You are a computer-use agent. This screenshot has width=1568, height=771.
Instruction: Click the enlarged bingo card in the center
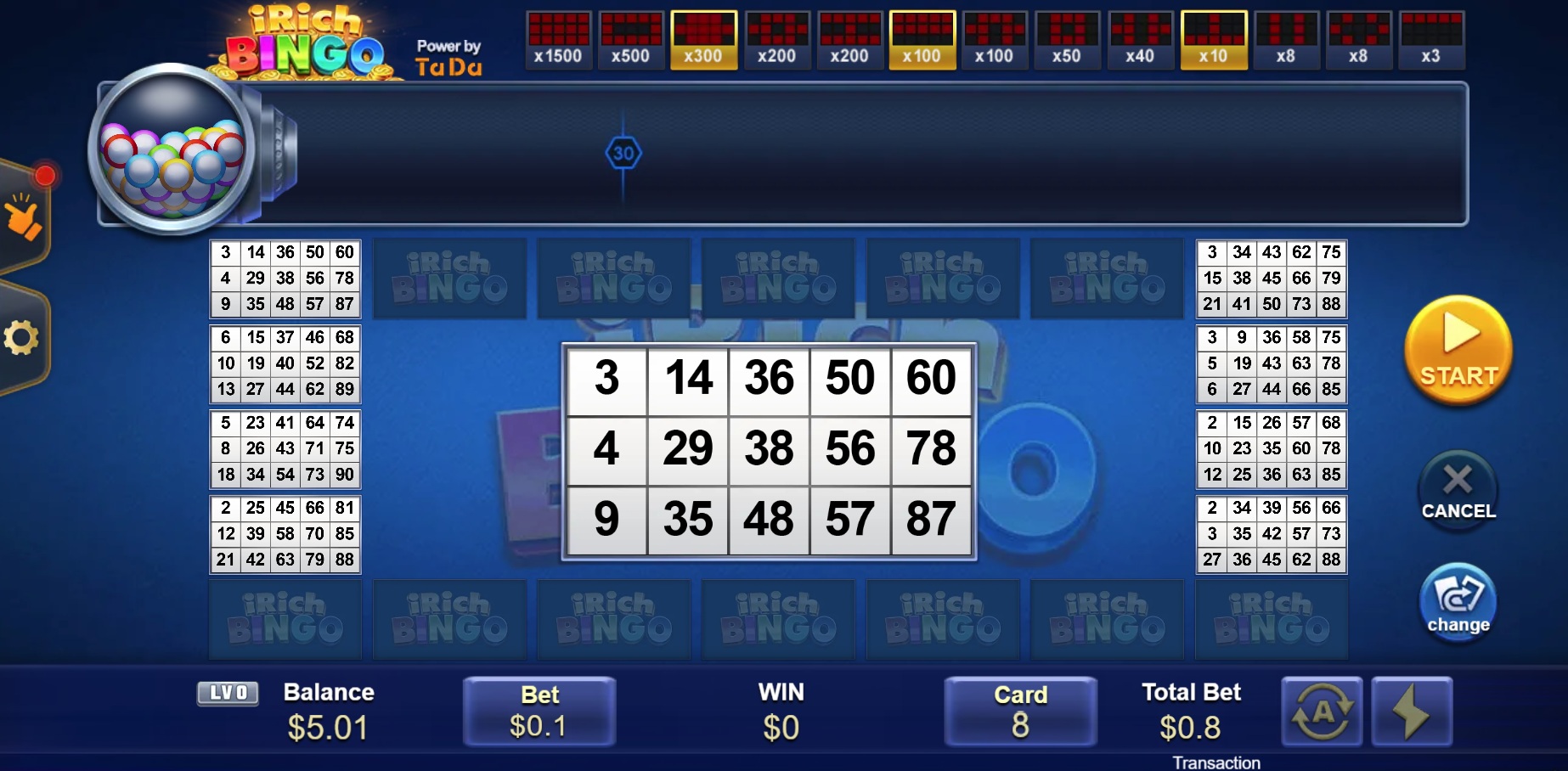click(769, 450)
